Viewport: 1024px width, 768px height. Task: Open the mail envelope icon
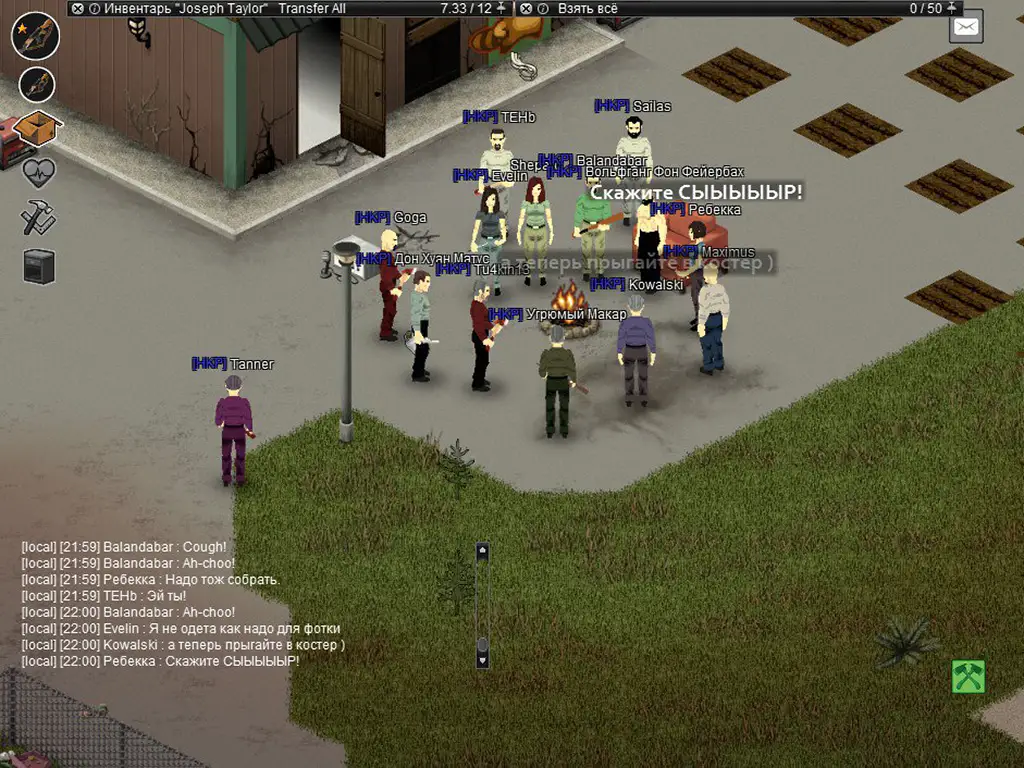point(966,27)
